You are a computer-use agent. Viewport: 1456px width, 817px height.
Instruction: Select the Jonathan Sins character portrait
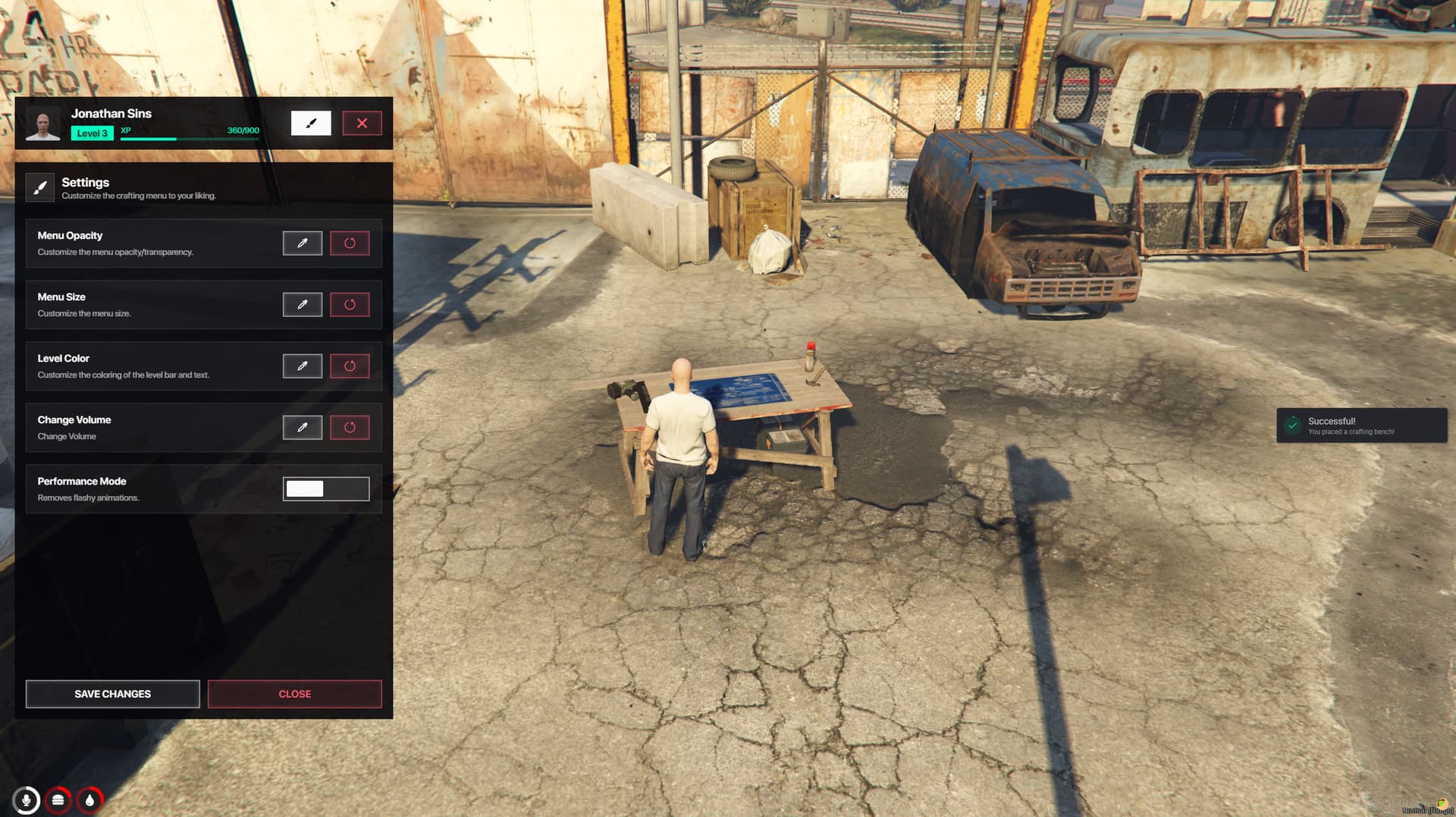[42, 124]
